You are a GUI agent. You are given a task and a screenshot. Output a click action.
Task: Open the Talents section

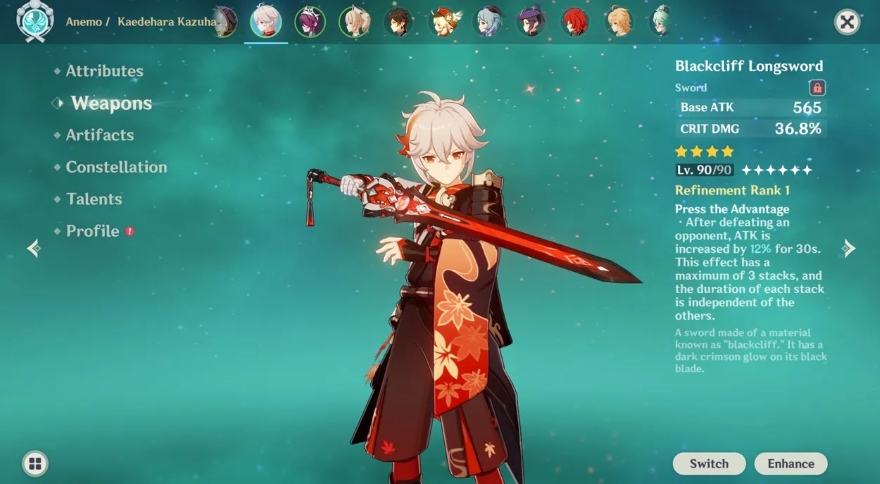[x=94, y=199]
